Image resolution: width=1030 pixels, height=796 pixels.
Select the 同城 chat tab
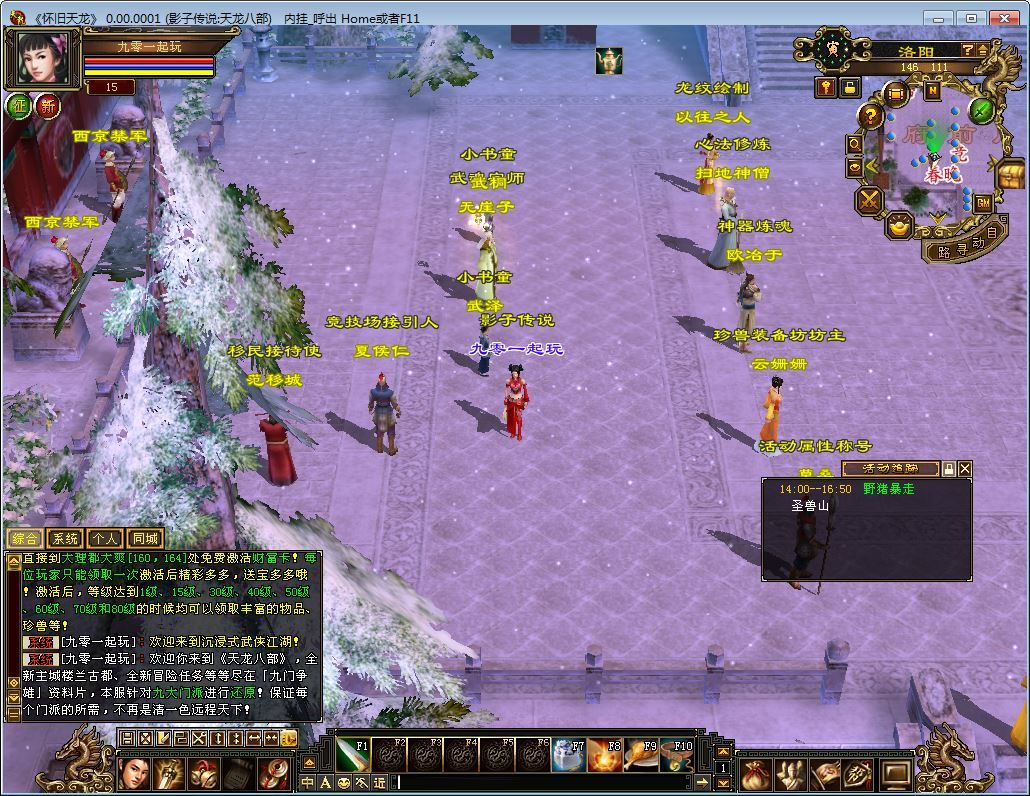pyautogui.click(x=145, y=539)
